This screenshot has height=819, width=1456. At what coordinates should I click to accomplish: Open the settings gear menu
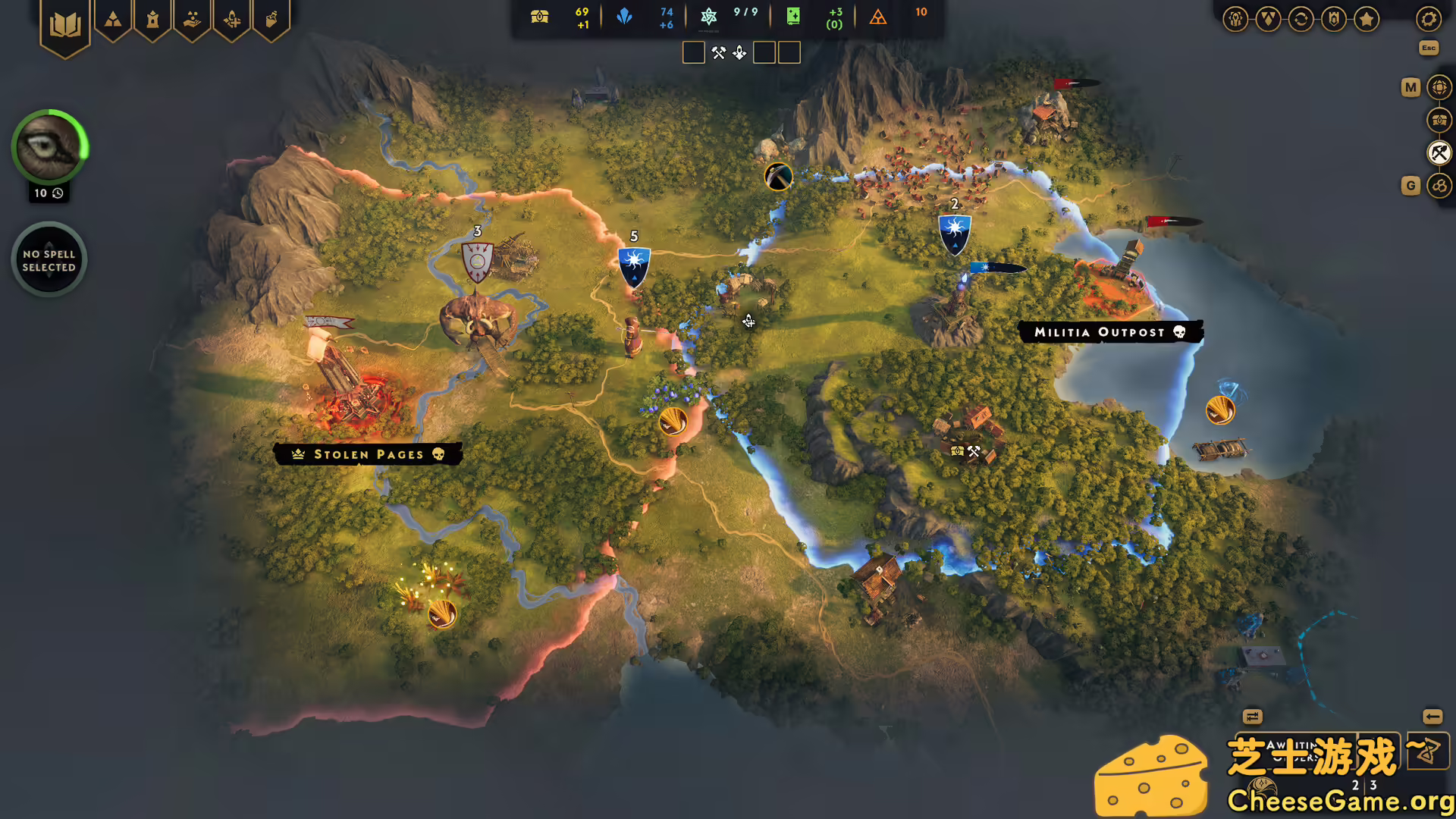click(1429, 19)
